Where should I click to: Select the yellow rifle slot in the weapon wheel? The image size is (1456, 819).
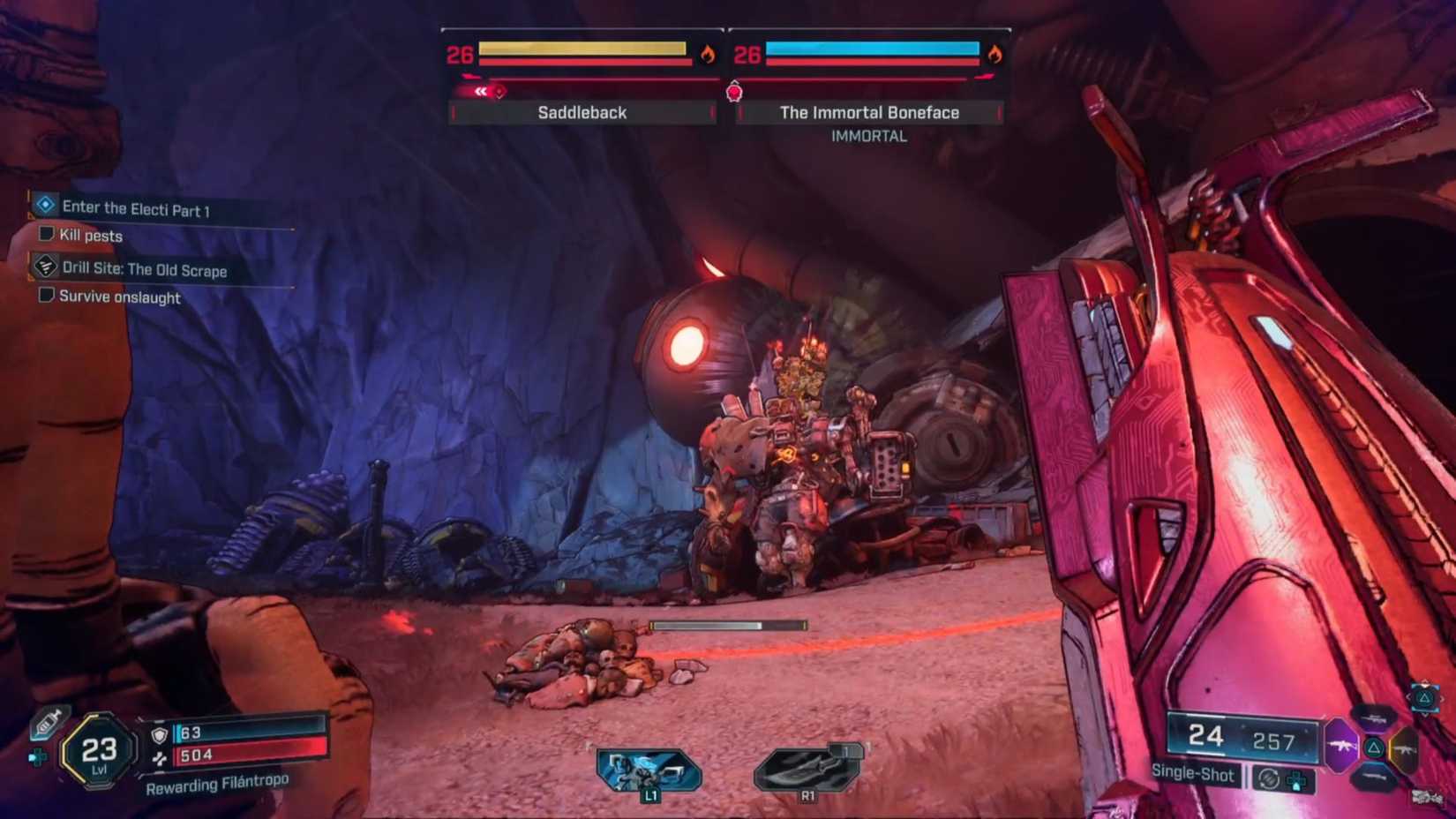[1404, 749]
